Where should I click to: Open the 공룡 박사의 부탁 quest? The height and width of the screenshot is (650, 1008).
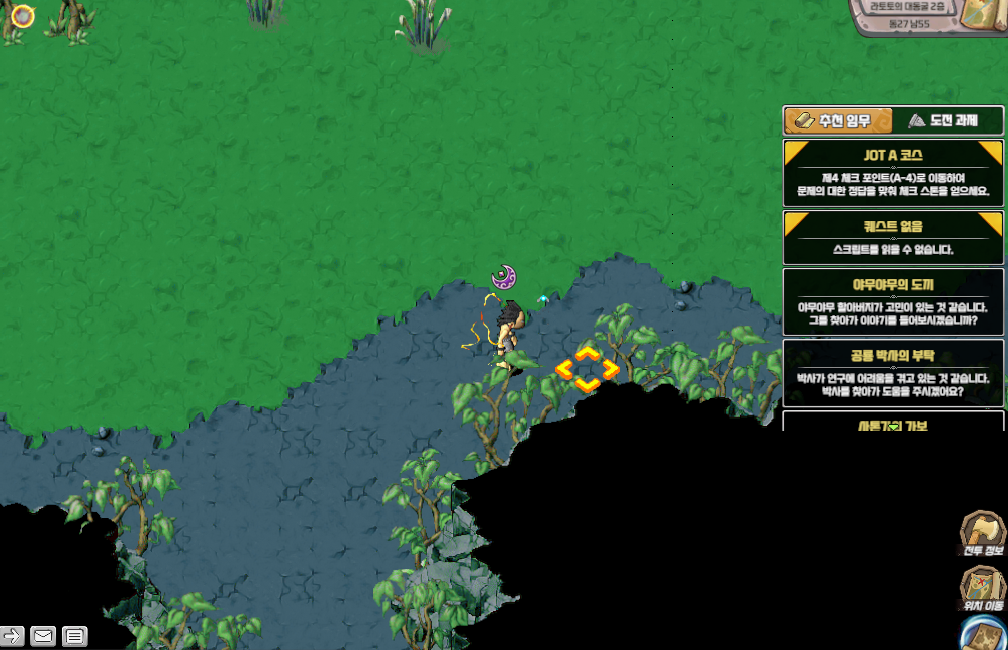tap(893, 370)
